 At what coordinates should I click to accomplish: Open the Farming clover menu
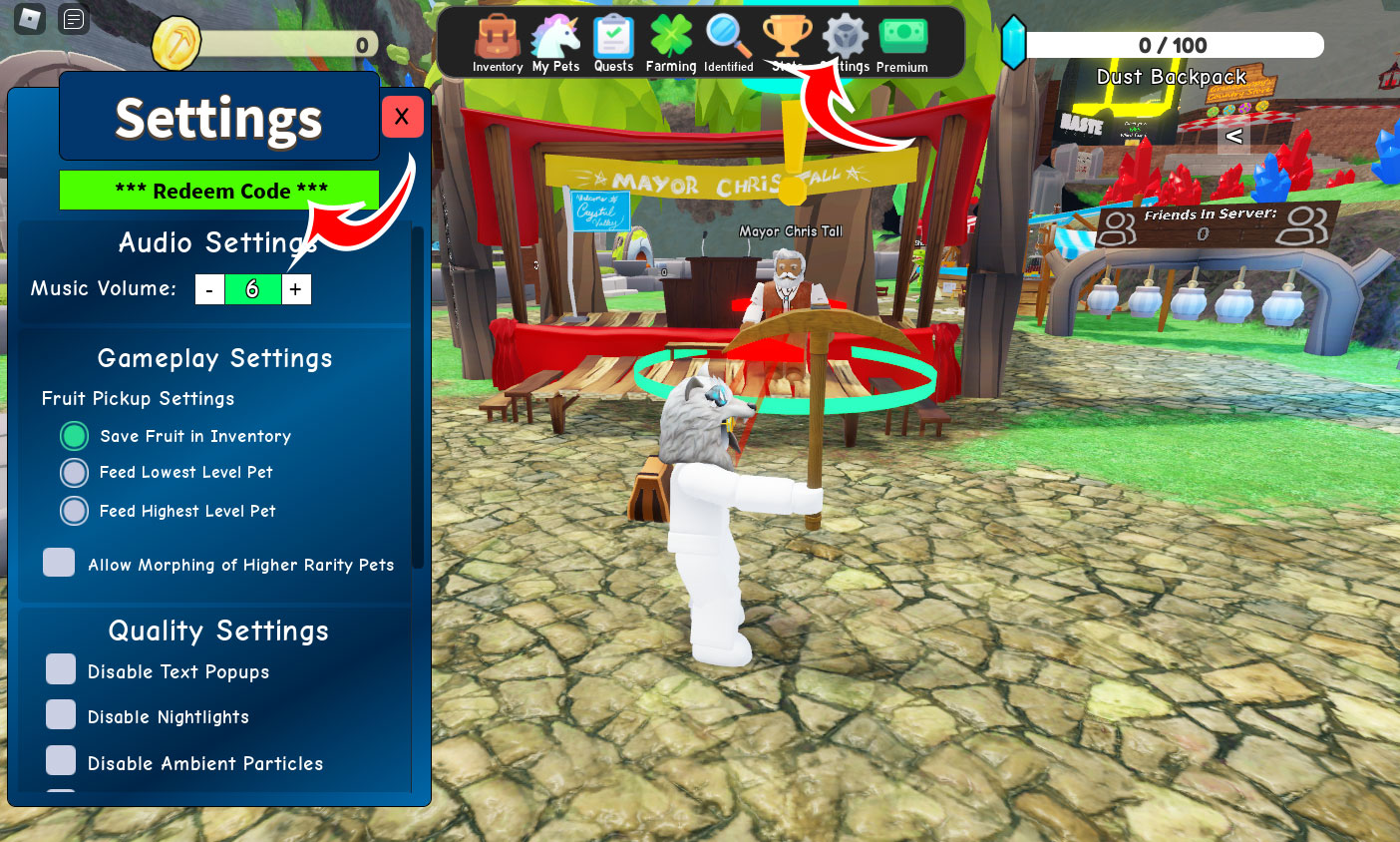[x=671, y=42]
